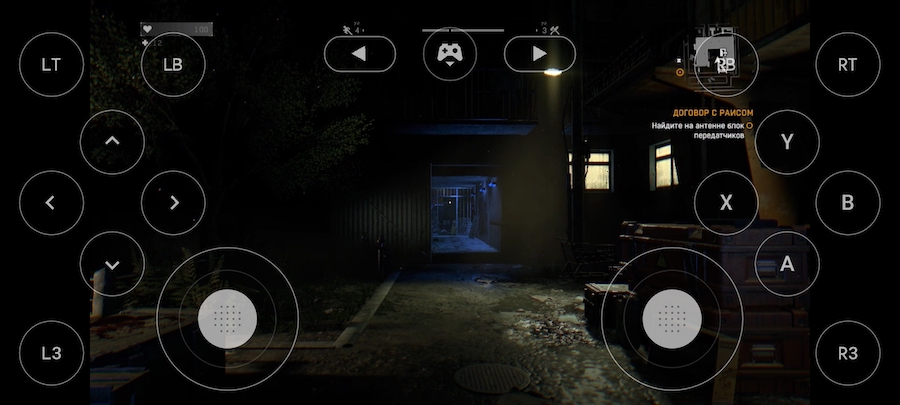Tap the LB bumper button

click(173, 64)
